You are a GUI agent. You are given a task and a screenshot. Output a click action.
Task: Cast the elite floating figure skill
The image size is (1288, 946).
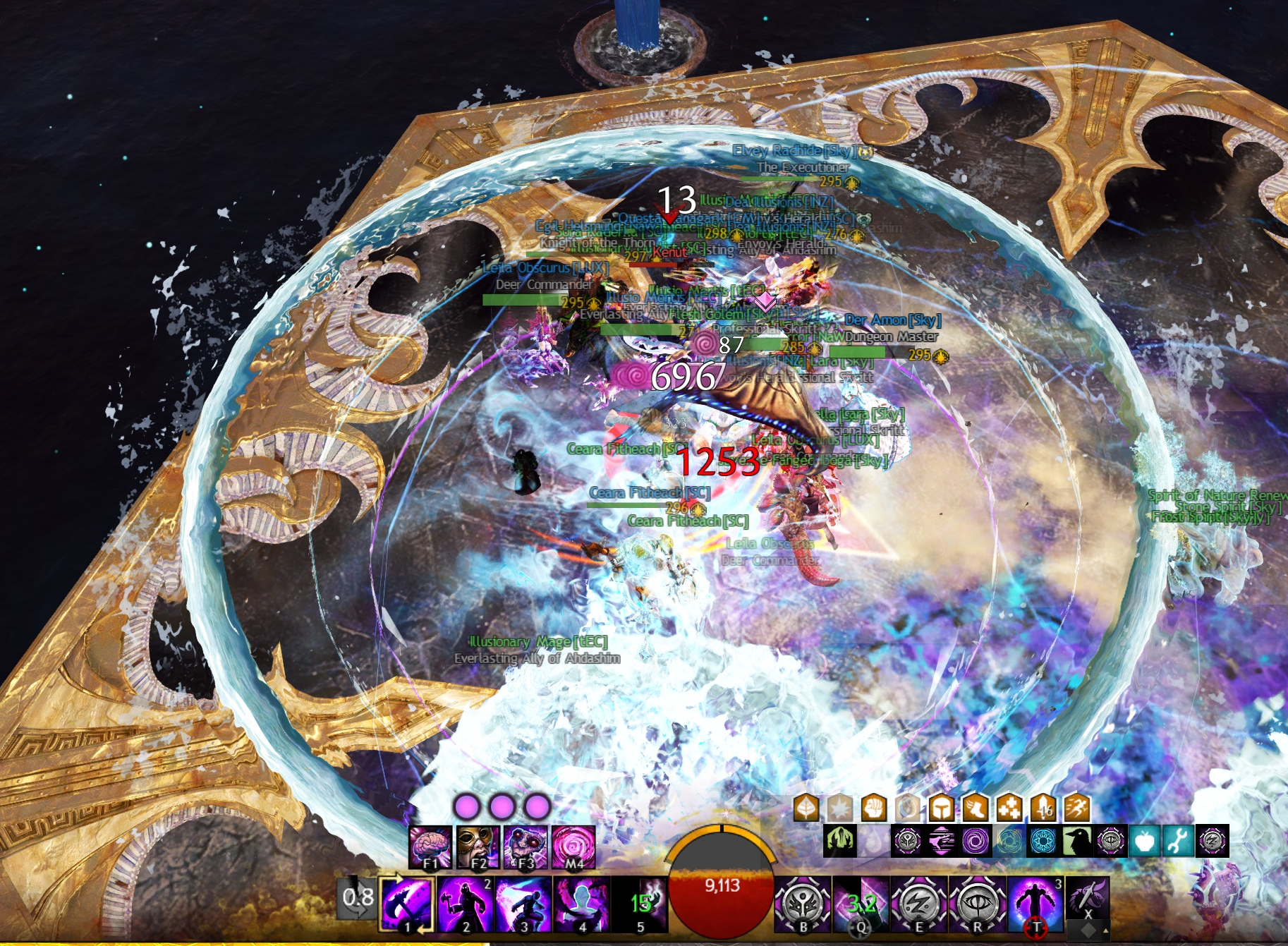tap(1035, 904)
